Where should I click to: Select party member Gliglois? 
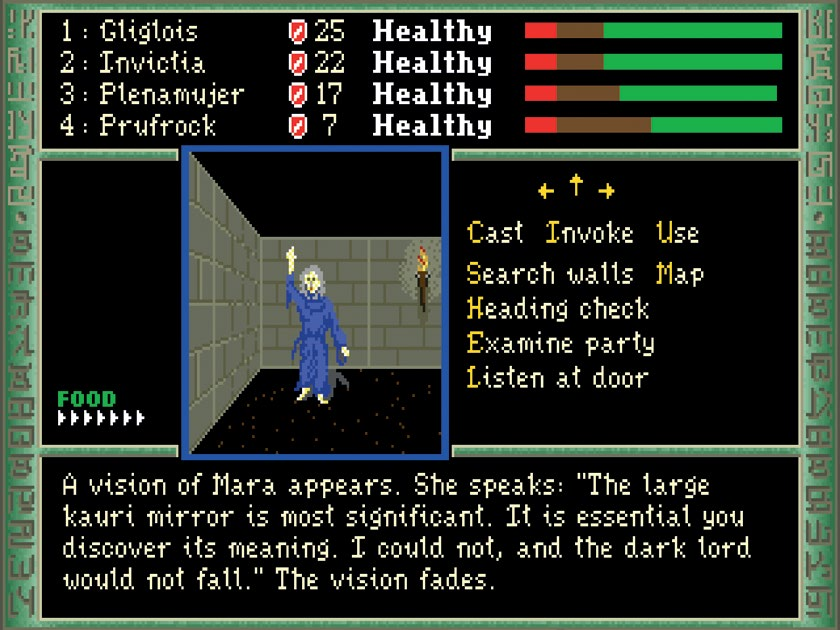[x=149, y=32]
